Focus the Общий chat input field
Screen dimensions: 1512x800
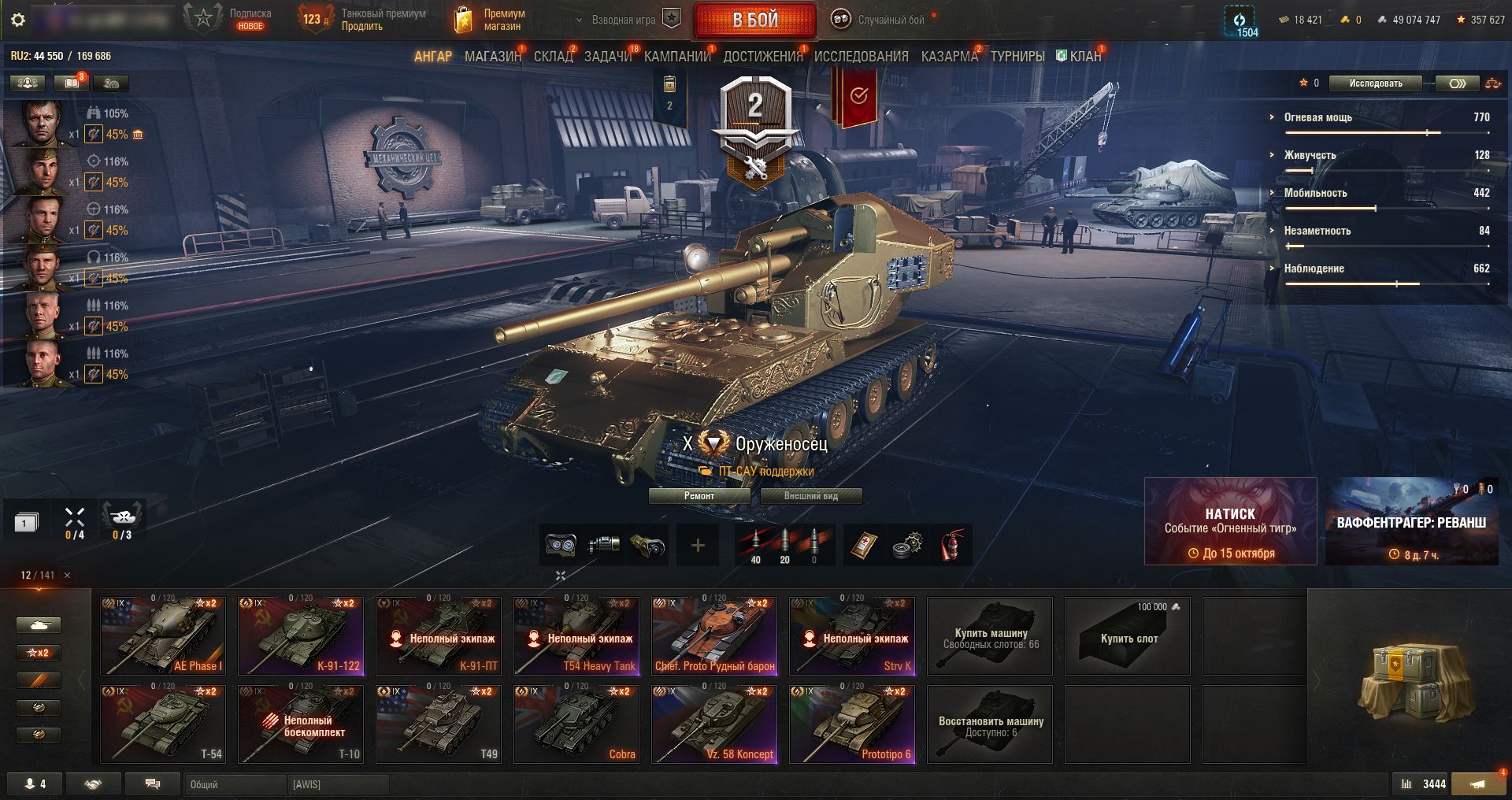235,784
